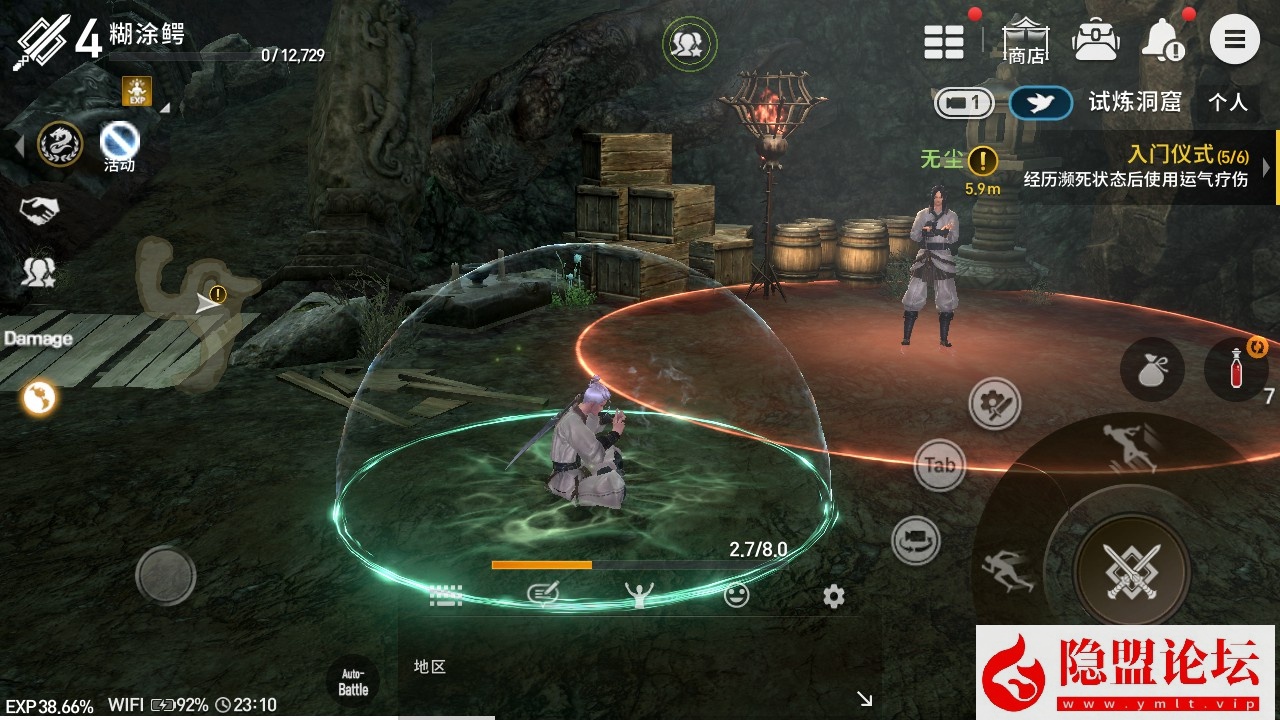Tap the bird icon beside 试炼洞窟
1280x720 pixels.
(1040, 102)
